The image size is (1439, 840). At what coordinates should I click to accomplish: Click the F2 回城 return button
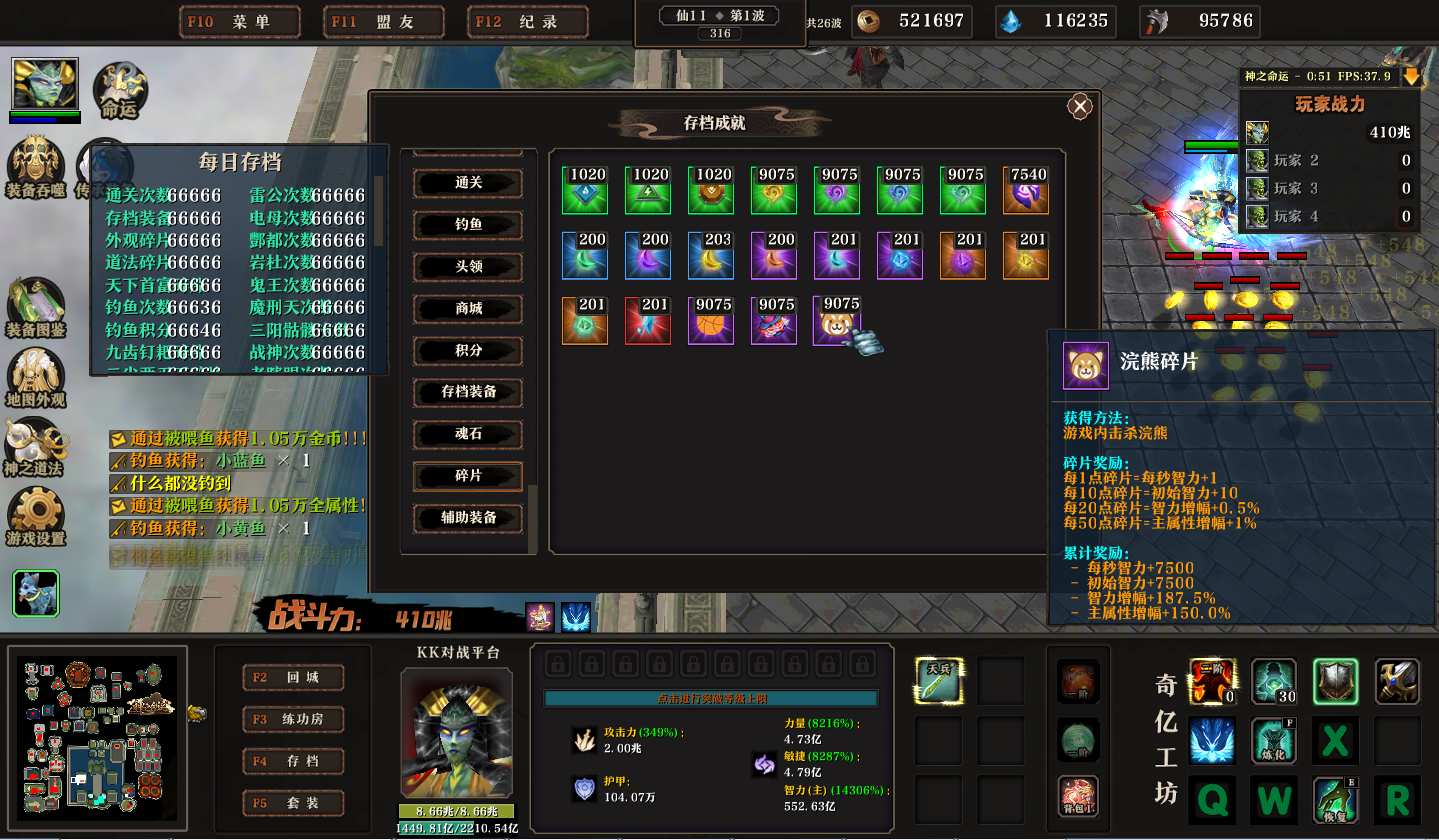click(294, 677)
